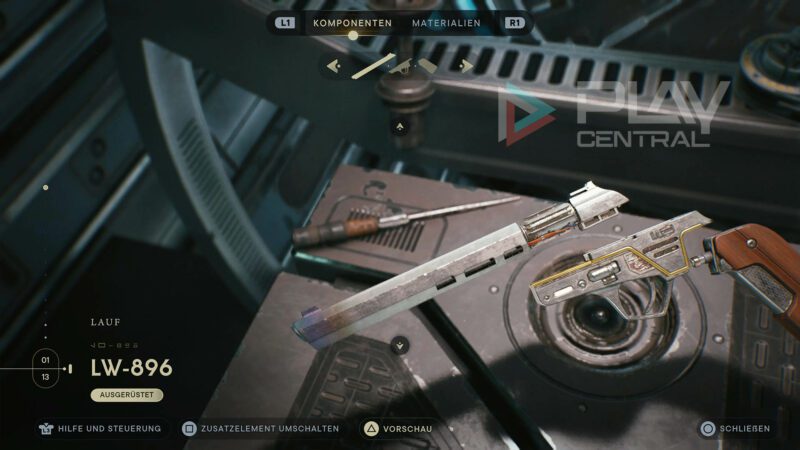800x450 pixels.
Task: Go to next component with right arrow
Action: click(x=465, y=67)
